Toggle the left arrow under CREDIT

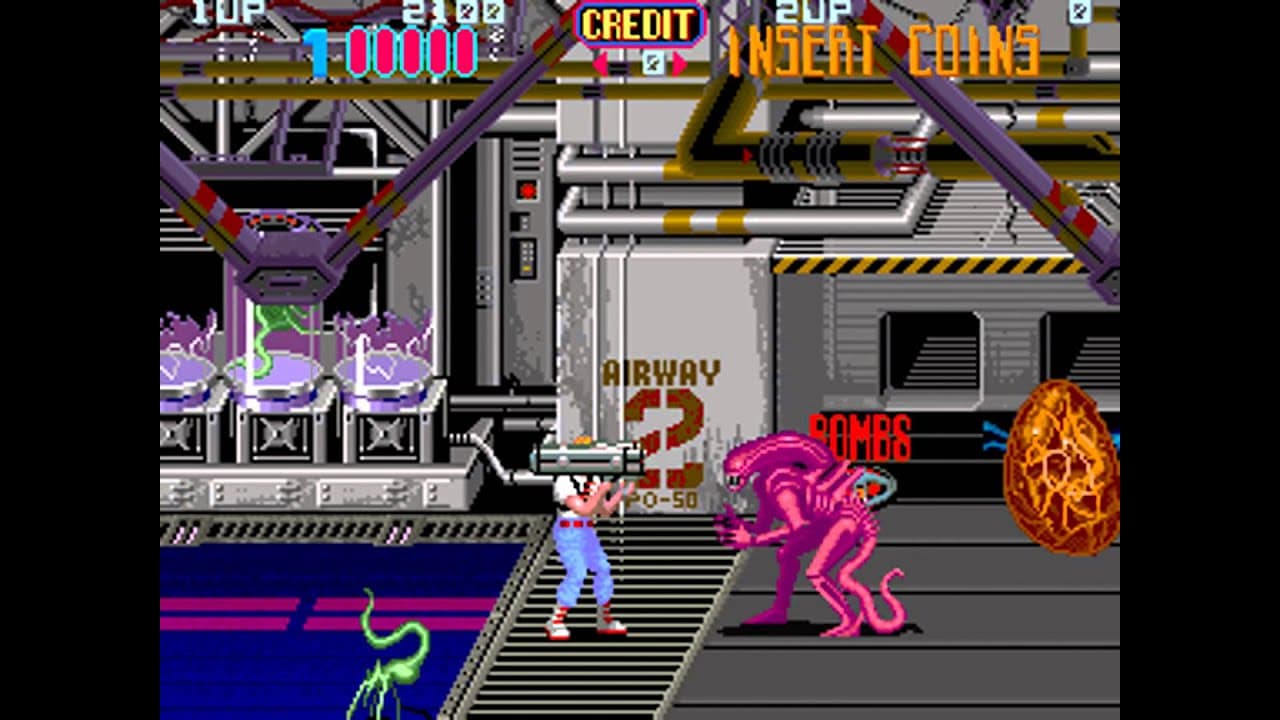[601, 62]
